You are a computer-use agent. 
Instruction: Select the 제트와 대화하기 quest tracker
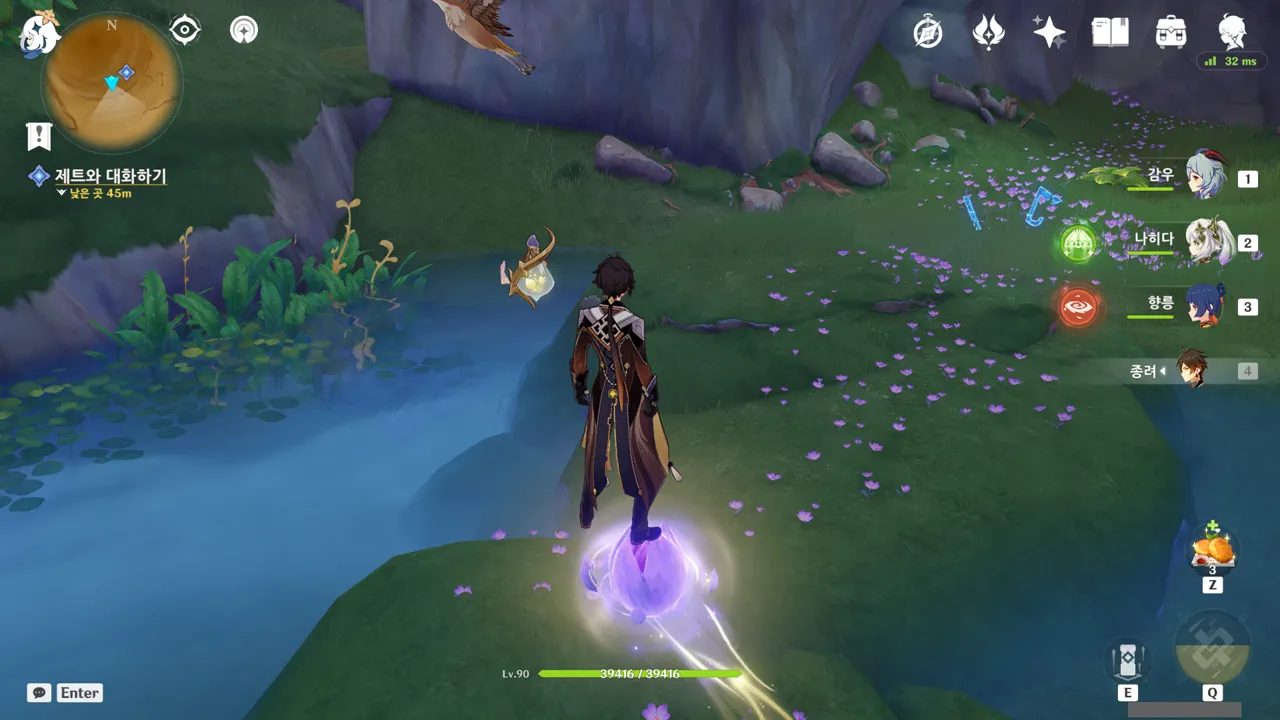(110, 177)
